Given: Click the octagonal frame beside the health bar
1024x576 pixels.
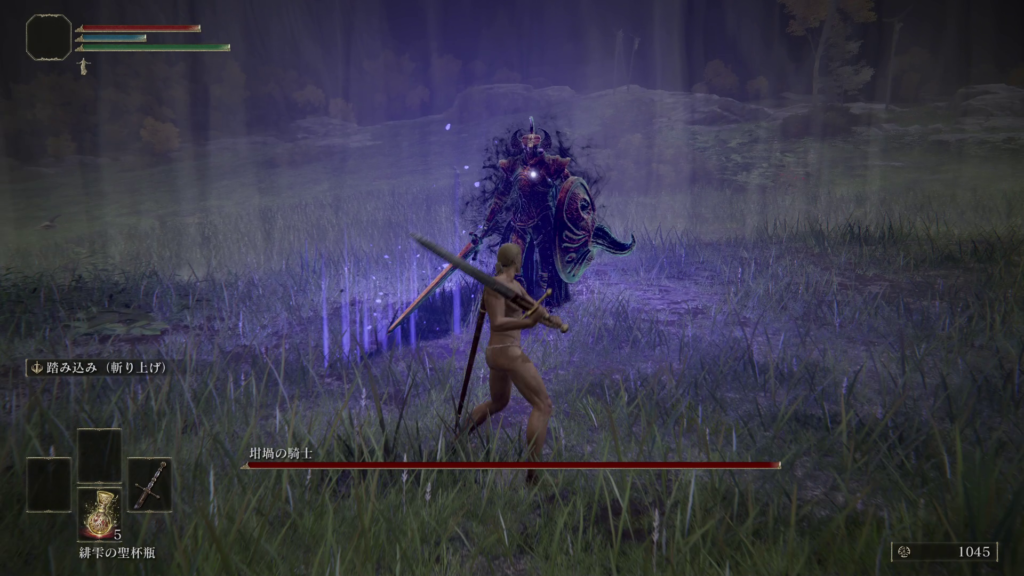Looking at the screenshot, I should pyautogui.click(x=48, y=37).
